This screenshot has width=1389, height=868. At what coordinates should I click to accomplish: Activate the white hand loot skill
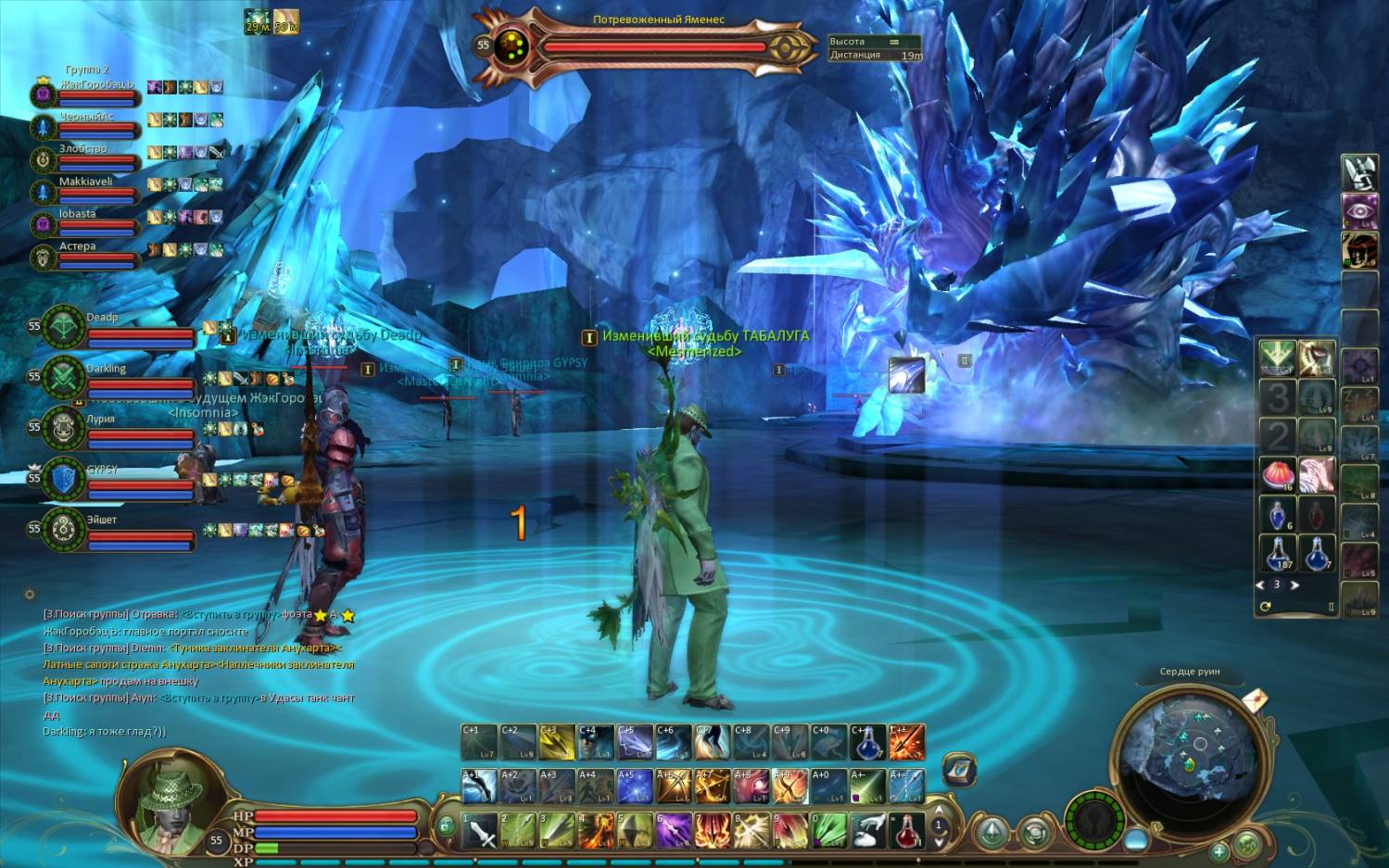868,831
